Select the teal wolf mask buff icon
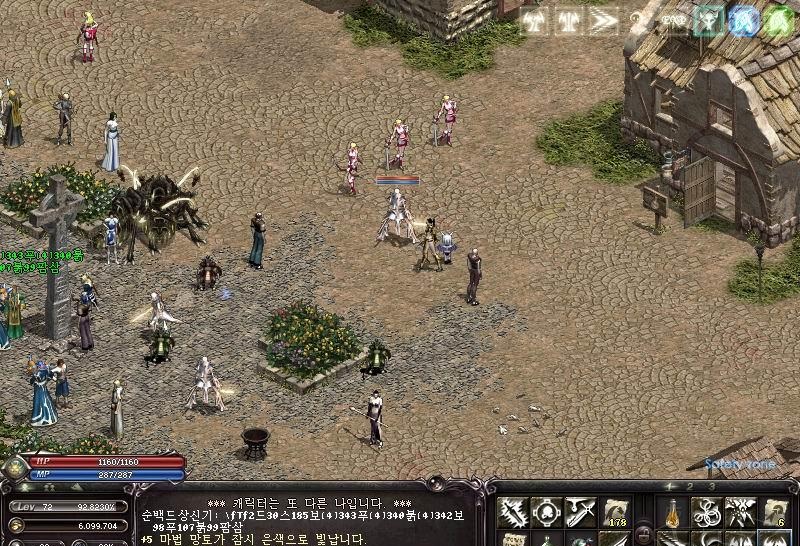Image resolution: width=800 pixels, height=546 pixels. click(709, 21)
